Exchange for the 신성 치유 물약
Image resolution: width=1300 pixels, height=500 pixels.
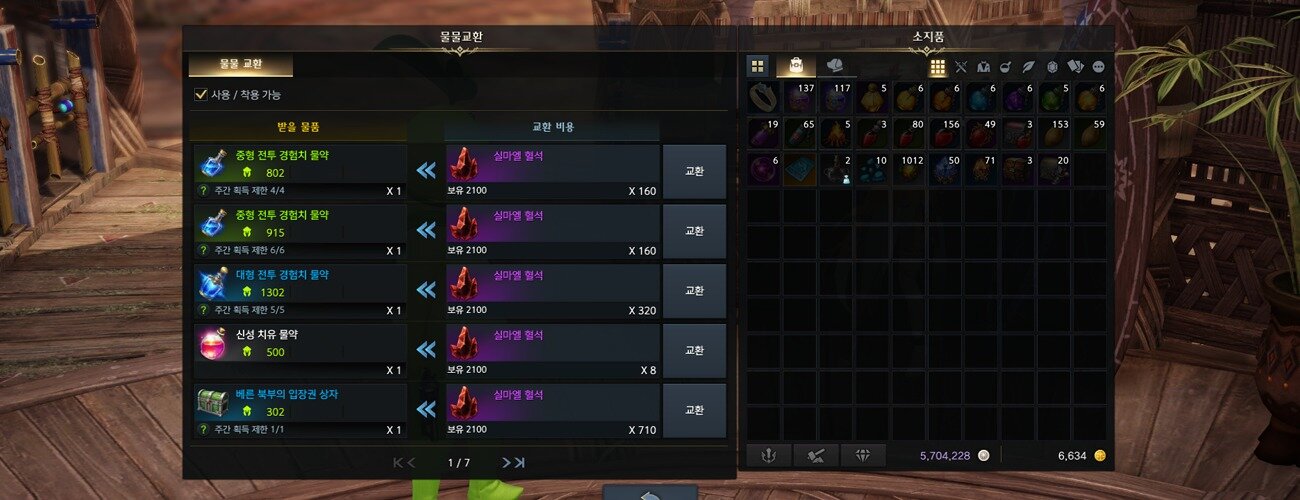(x=694, y=351)
